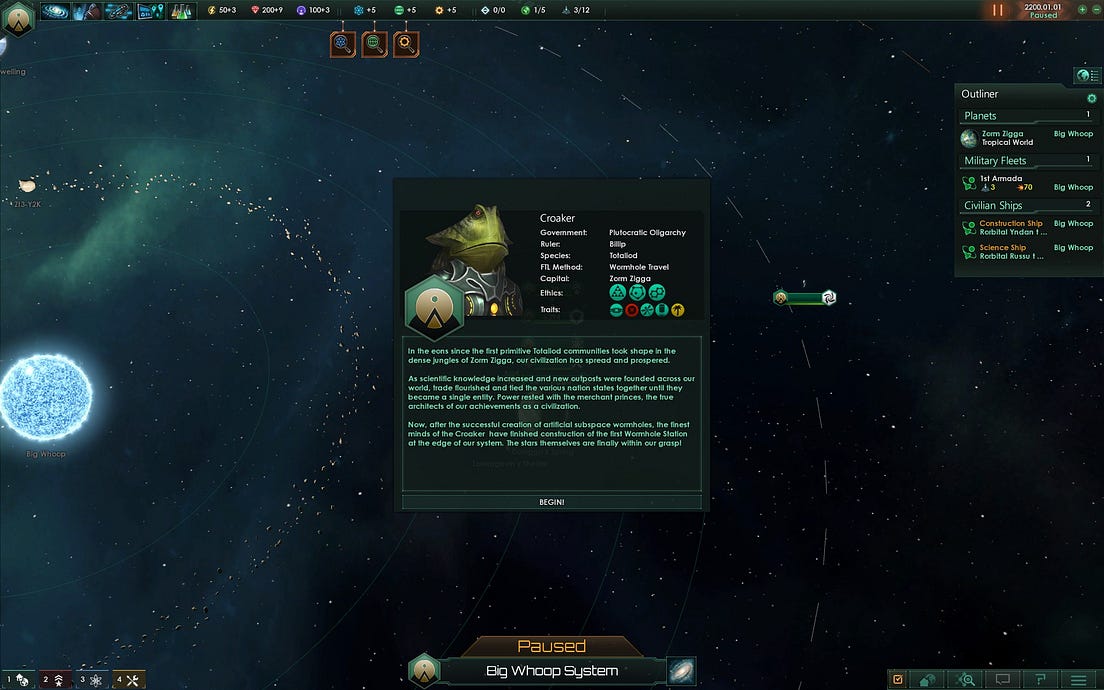Open the galaxy spiral top bar button

tap(56, 11)
